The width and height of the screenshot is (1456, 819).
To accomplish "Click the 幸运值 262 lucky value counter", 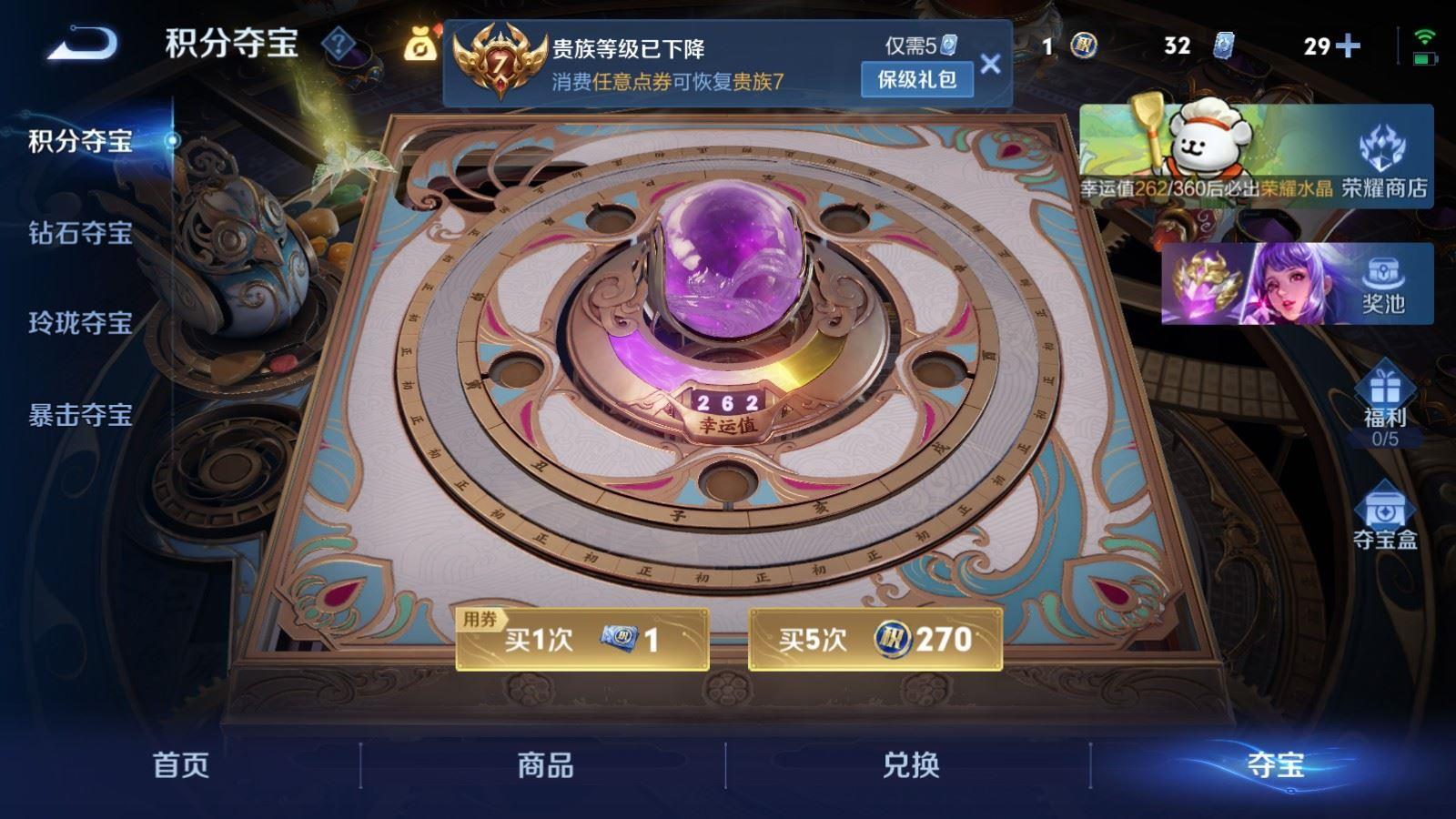I will point(728,409).
